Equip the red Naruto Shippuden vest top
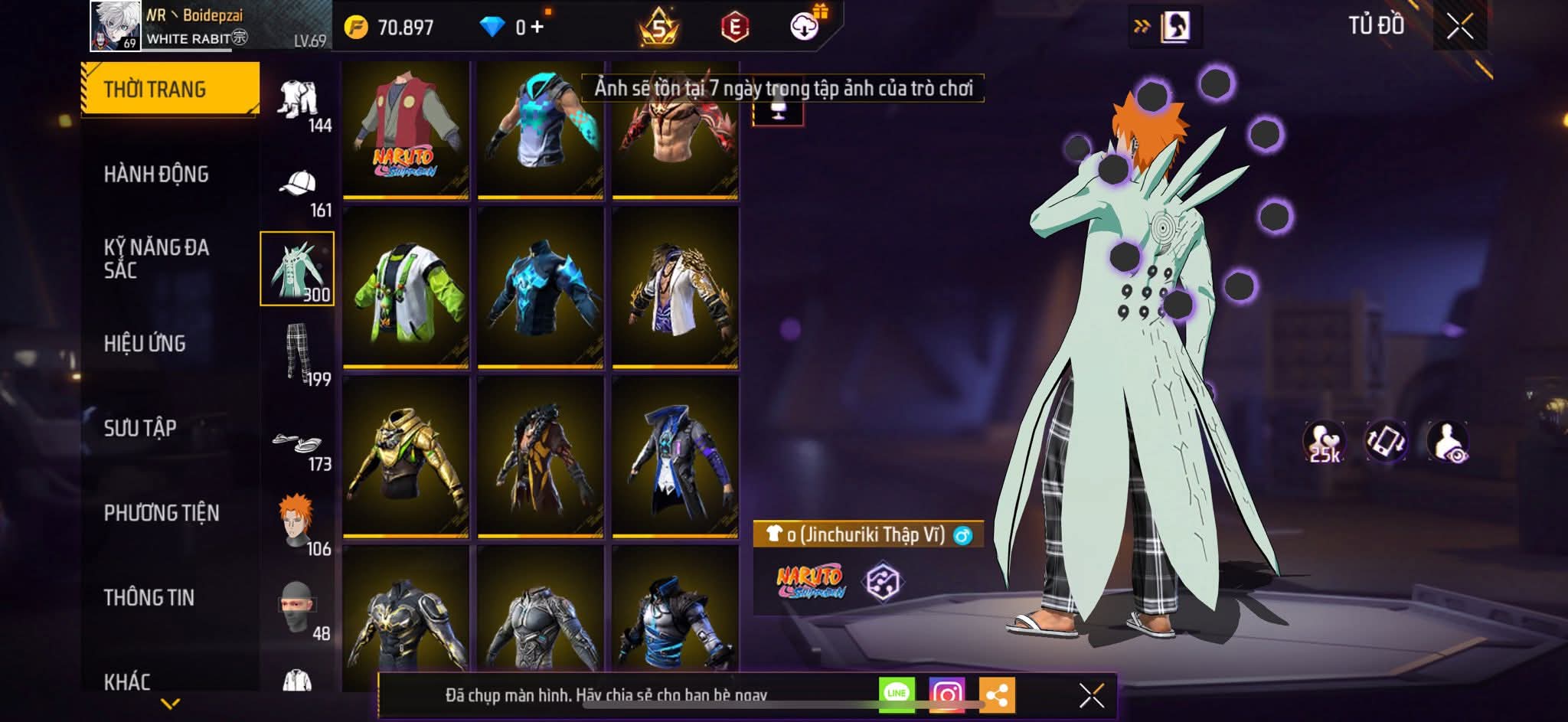Image resolution: width=1568 pixels, height=722 pixels. pyautogui.click(x=406, y=132)
